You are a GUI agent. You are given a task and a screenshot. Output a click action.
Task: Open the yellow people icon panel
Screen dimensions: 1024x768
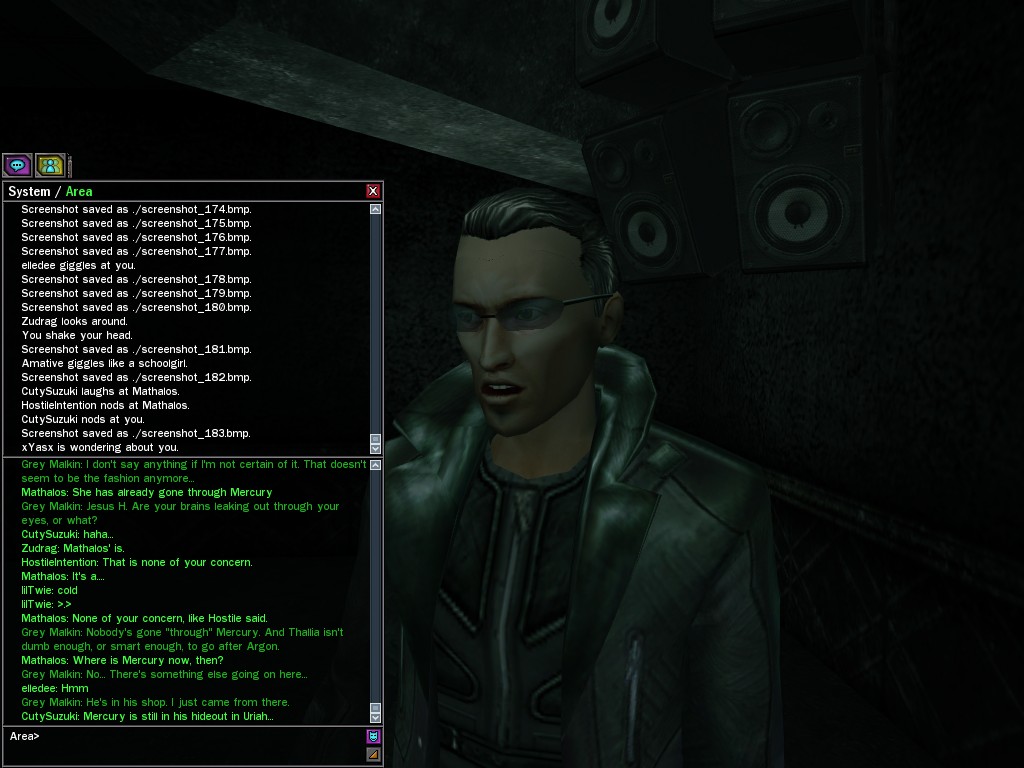pyautogui.click(x=50, y=165)
